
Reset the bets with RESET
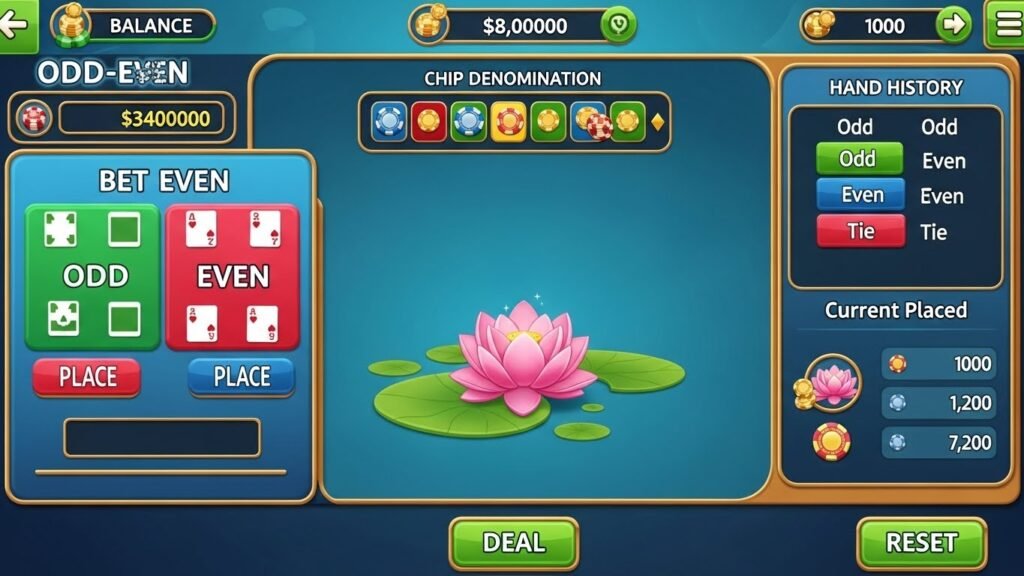[x=921, y=543]
